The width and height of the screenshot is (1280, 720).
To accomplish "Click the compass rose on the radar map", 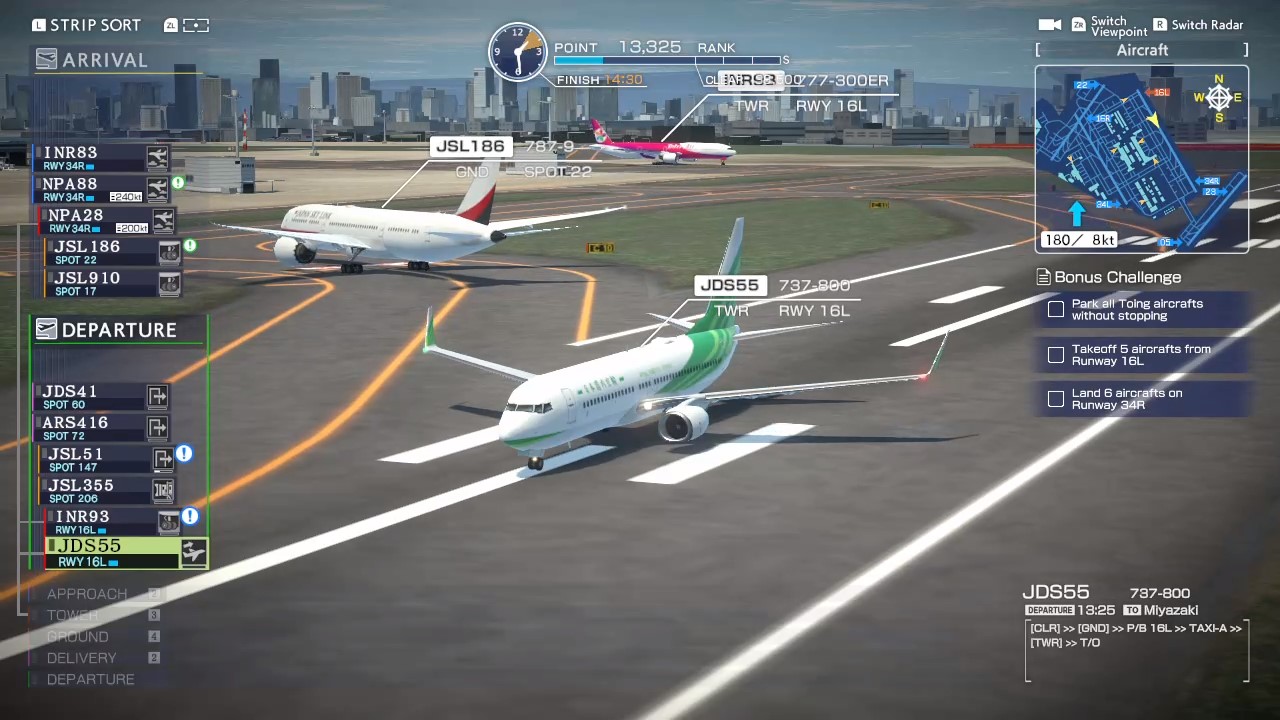I will pyautogui.click(x=1218, y=98).
